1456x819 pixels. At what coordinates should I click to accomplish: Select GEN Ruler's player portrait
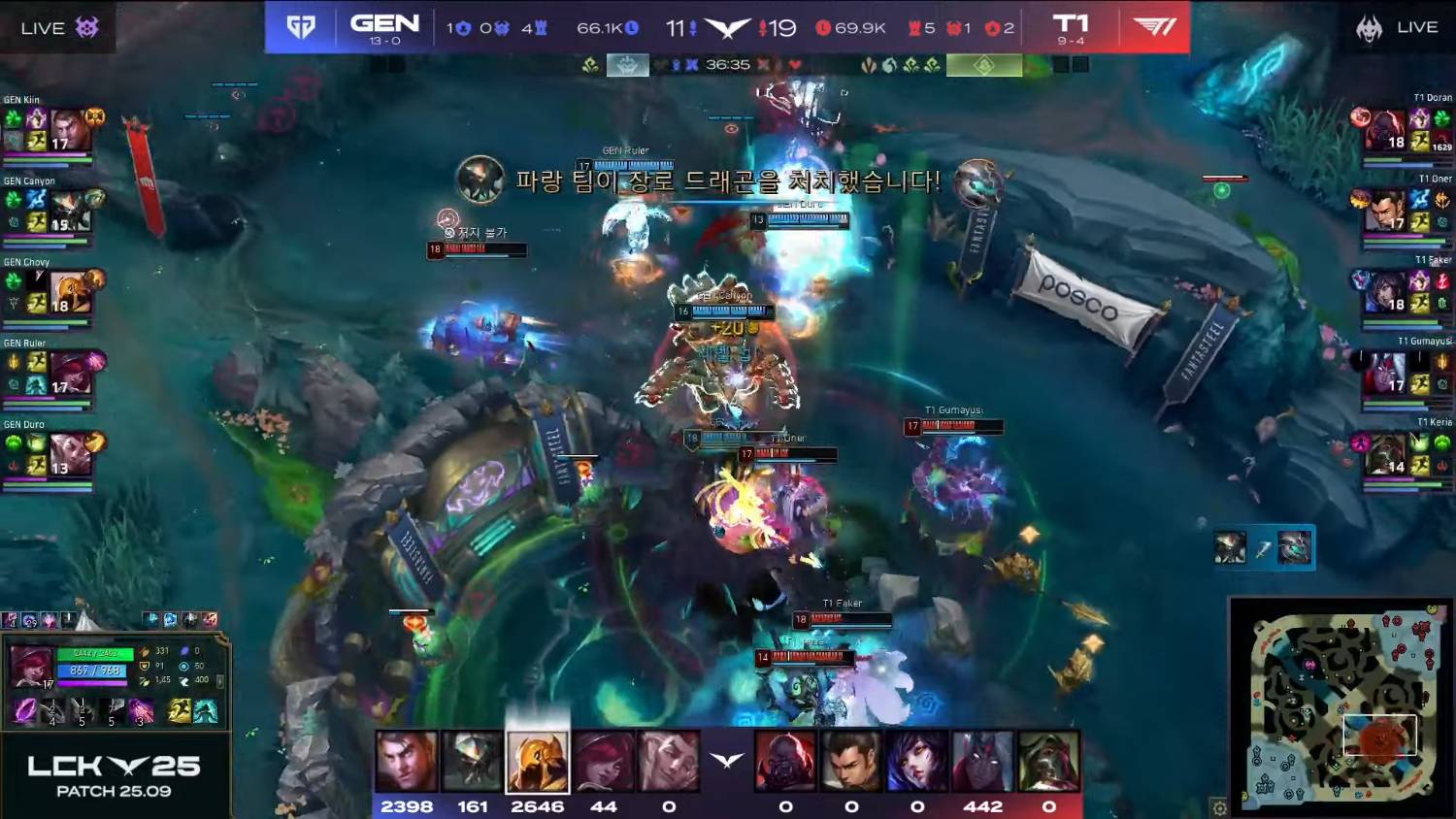coord(69,373)
